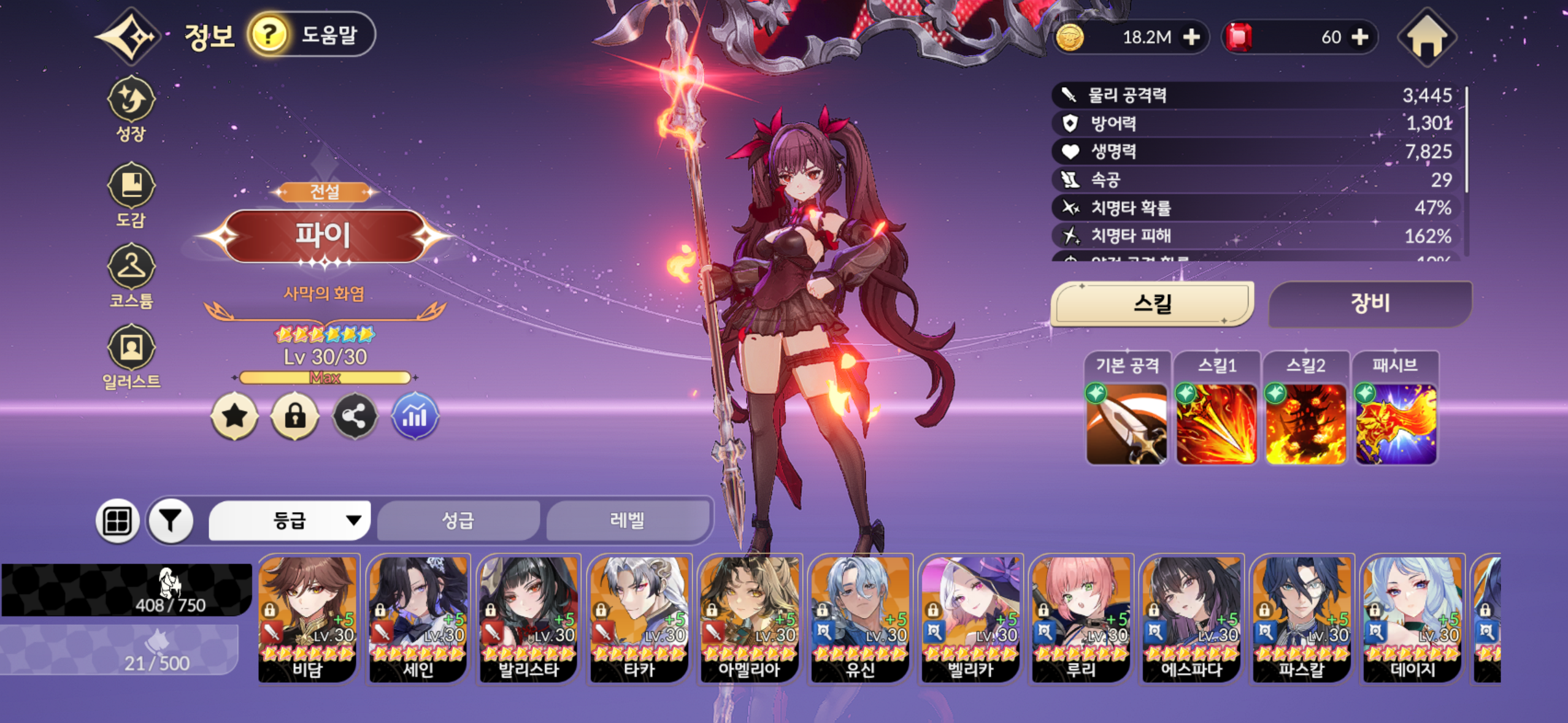Screen dimensions: 1568x723
Task: Open the 등급 sort dropdown
Action: (x=290, y=521)
